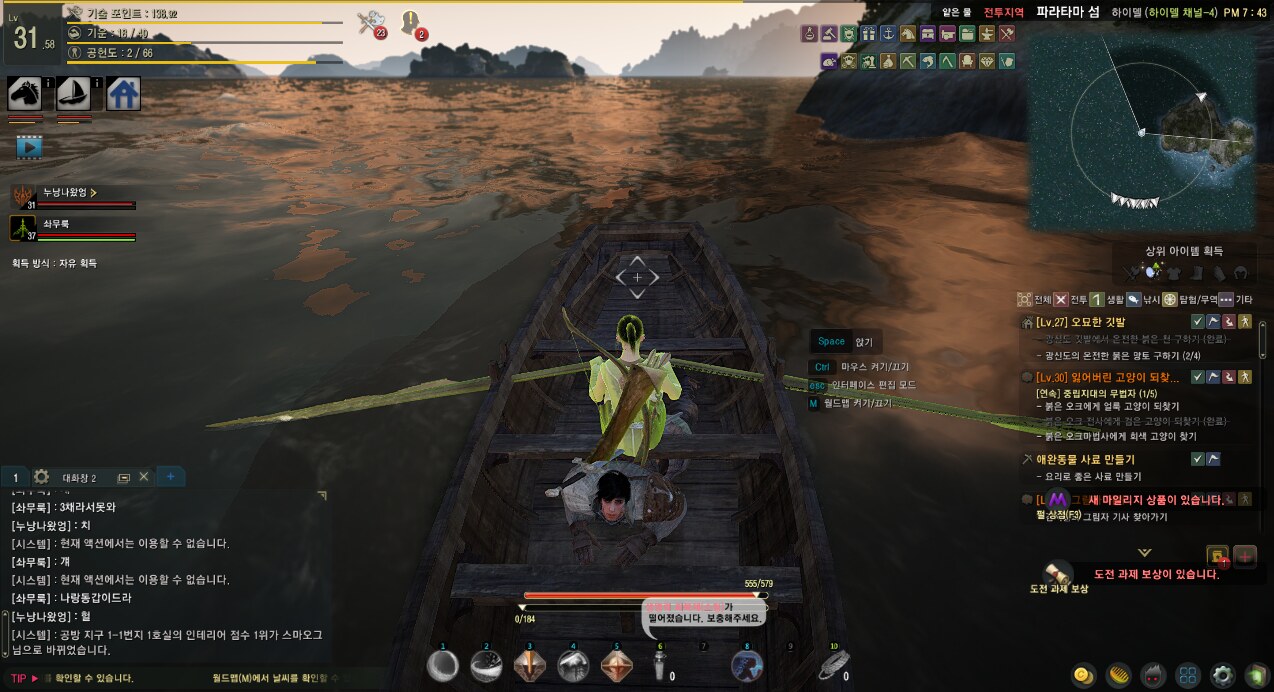
Task: Close the 대화창 2 chat tab
Action: (x=143, y=477)
